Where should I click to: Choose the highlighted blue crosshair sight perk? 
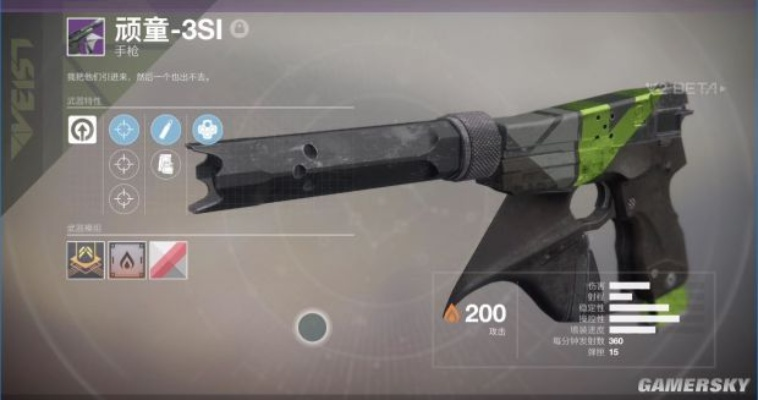pyautogui.click(x=124, y=129)
